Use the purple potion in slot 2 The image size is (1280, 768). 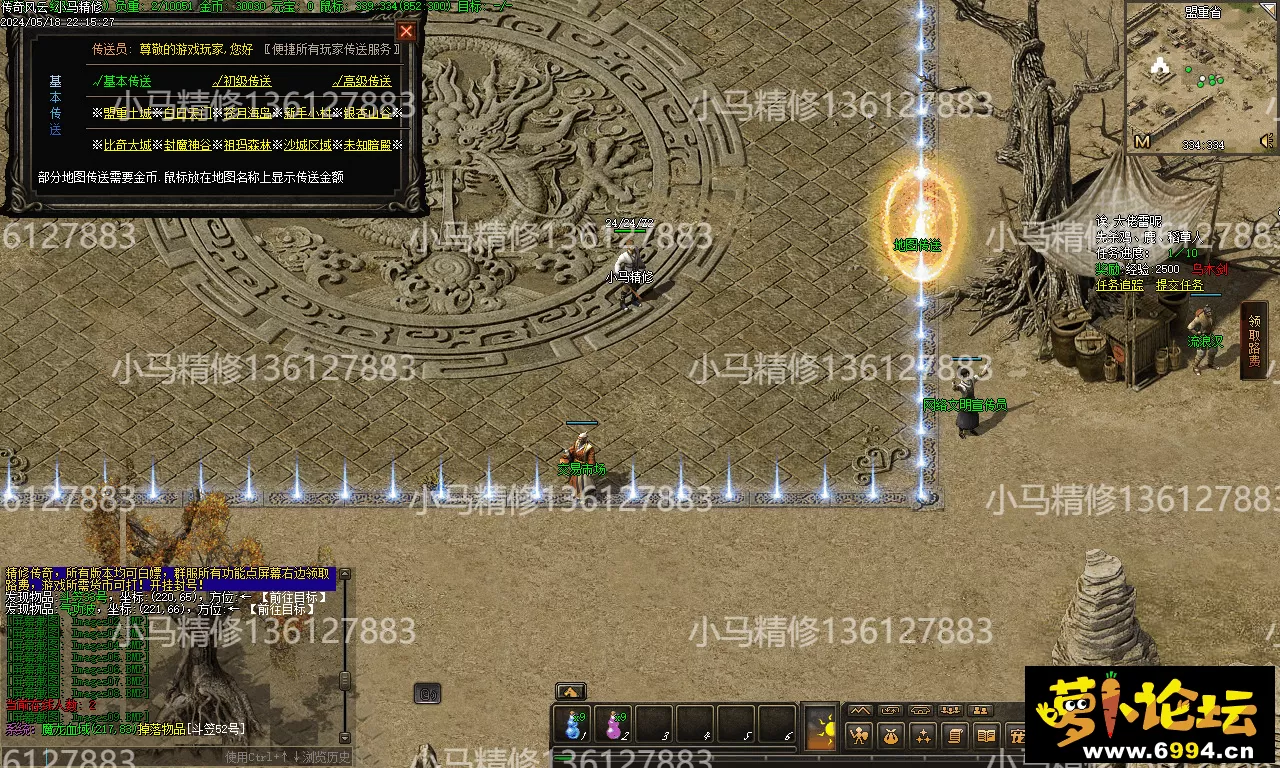[x=614, y=725]
